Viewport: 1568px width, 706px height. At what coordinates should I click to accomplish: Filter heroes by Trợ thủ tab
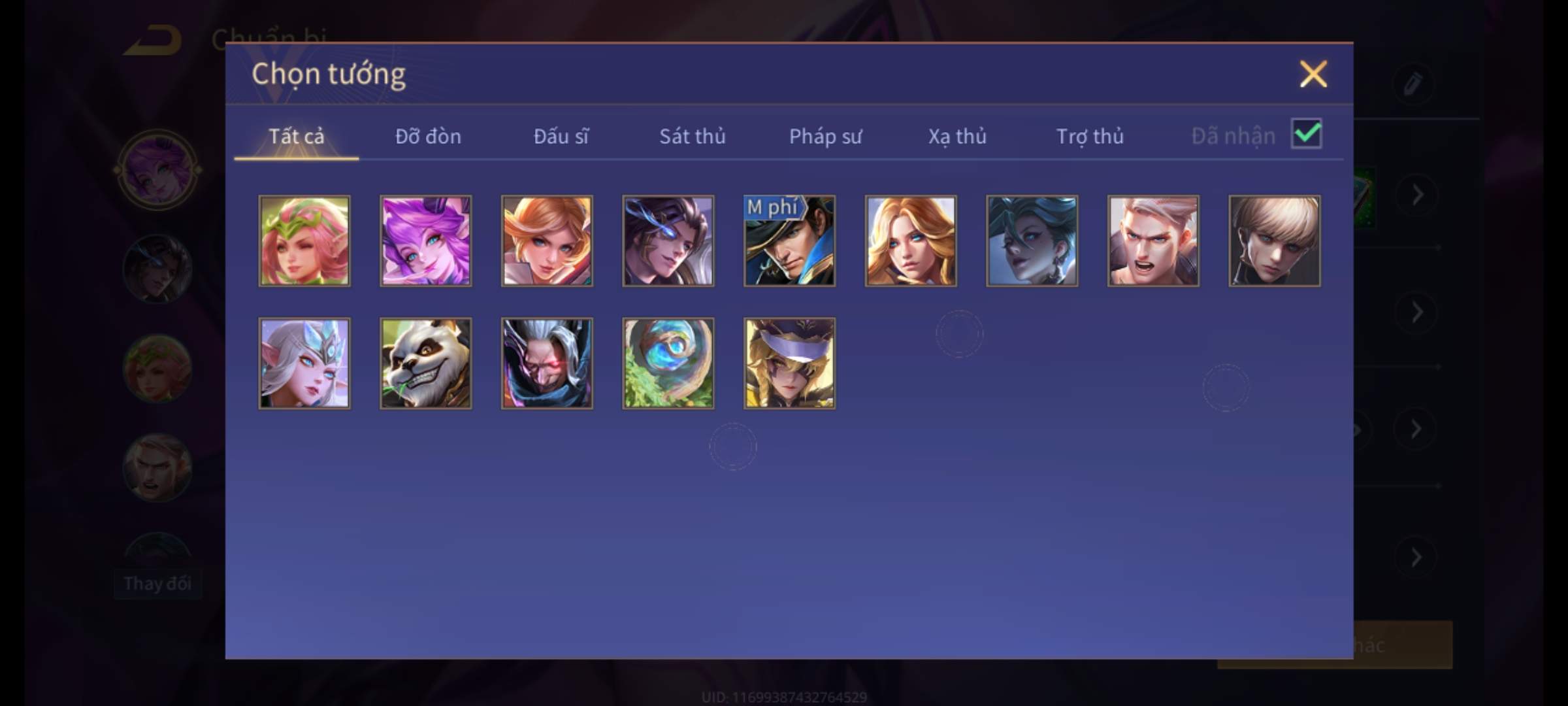tap(1090, 136)
